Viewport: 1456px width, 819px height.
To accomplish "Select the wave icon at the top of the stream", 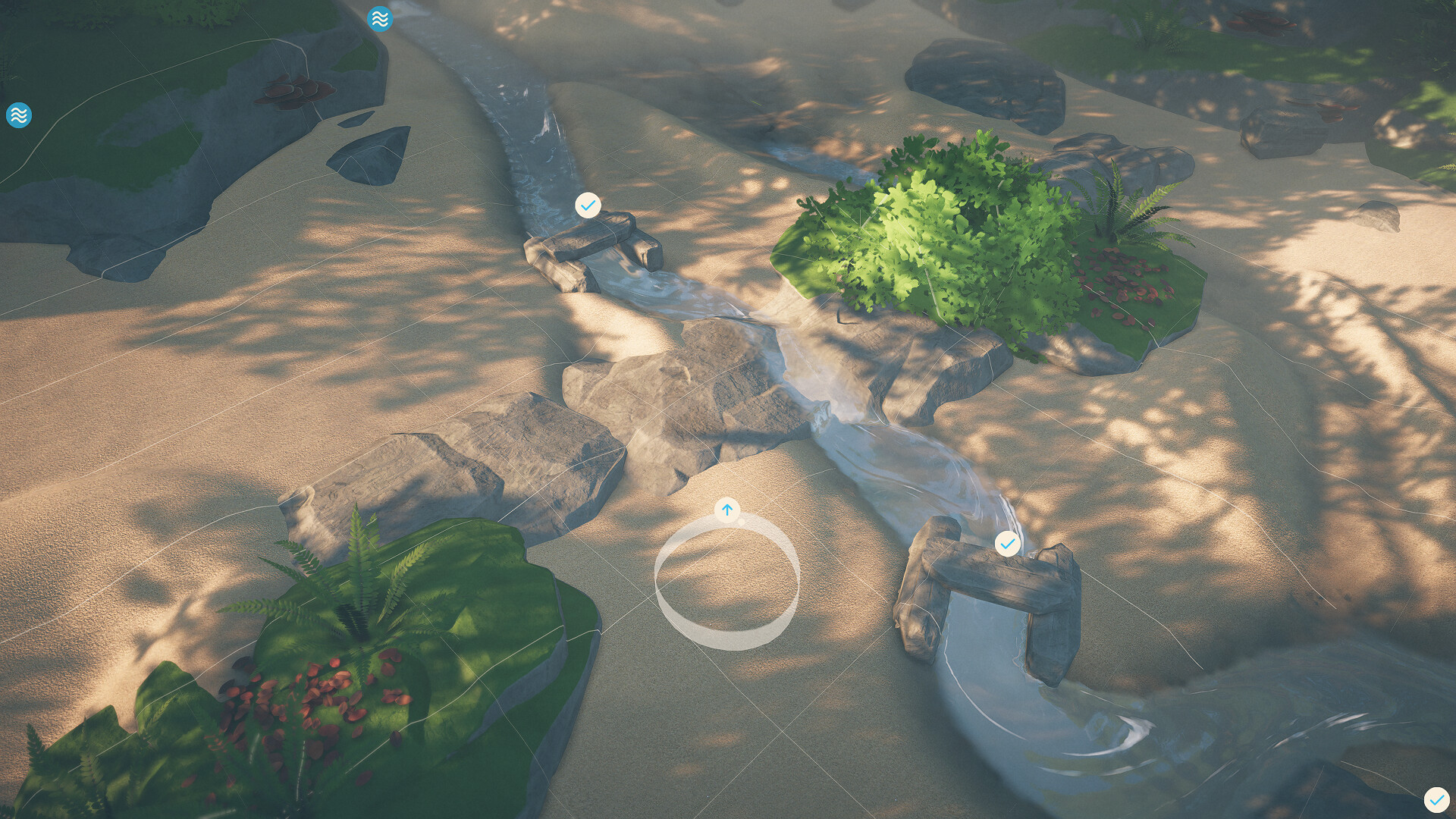I will [x=380, y=19].
